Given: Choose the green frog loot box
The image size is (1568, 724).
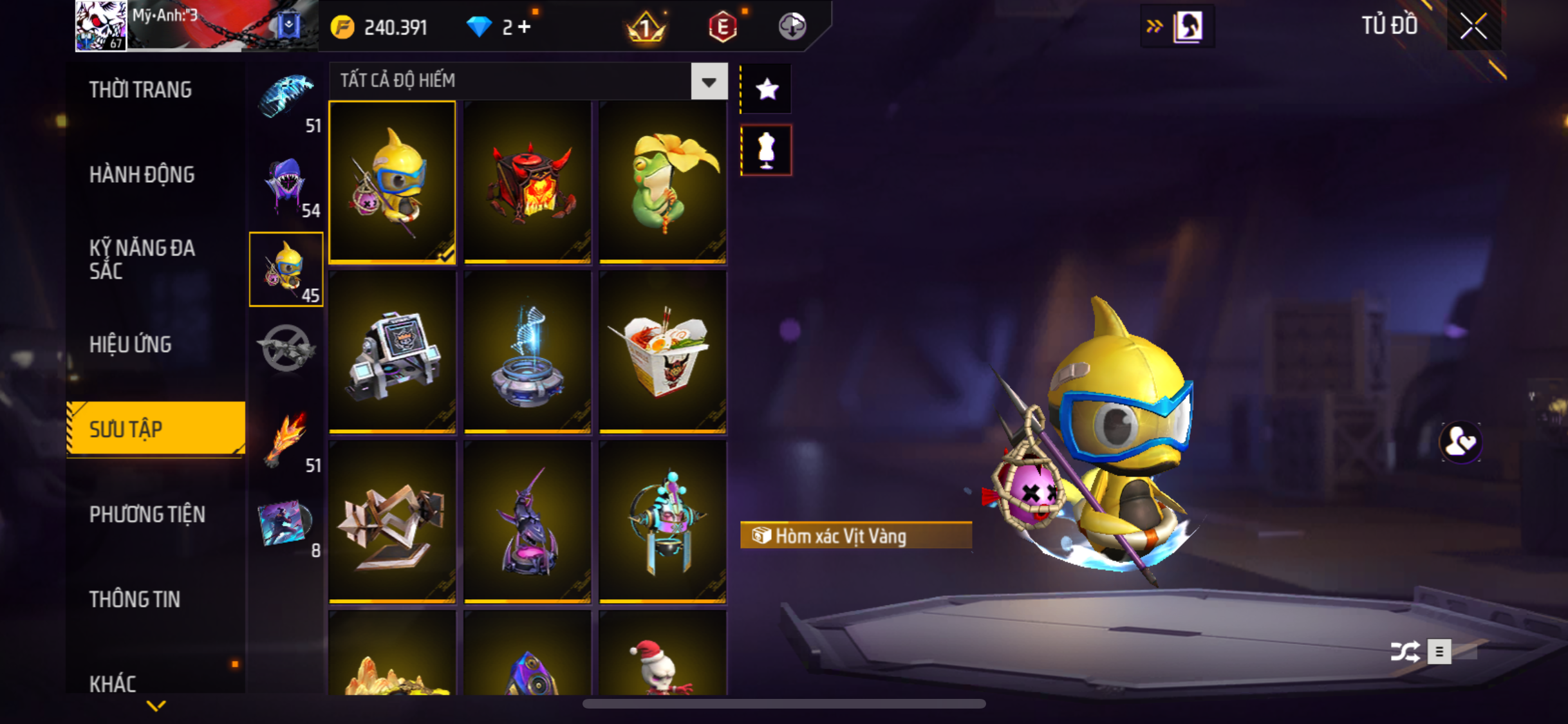Looking at the screenshot, I should 662,181.
